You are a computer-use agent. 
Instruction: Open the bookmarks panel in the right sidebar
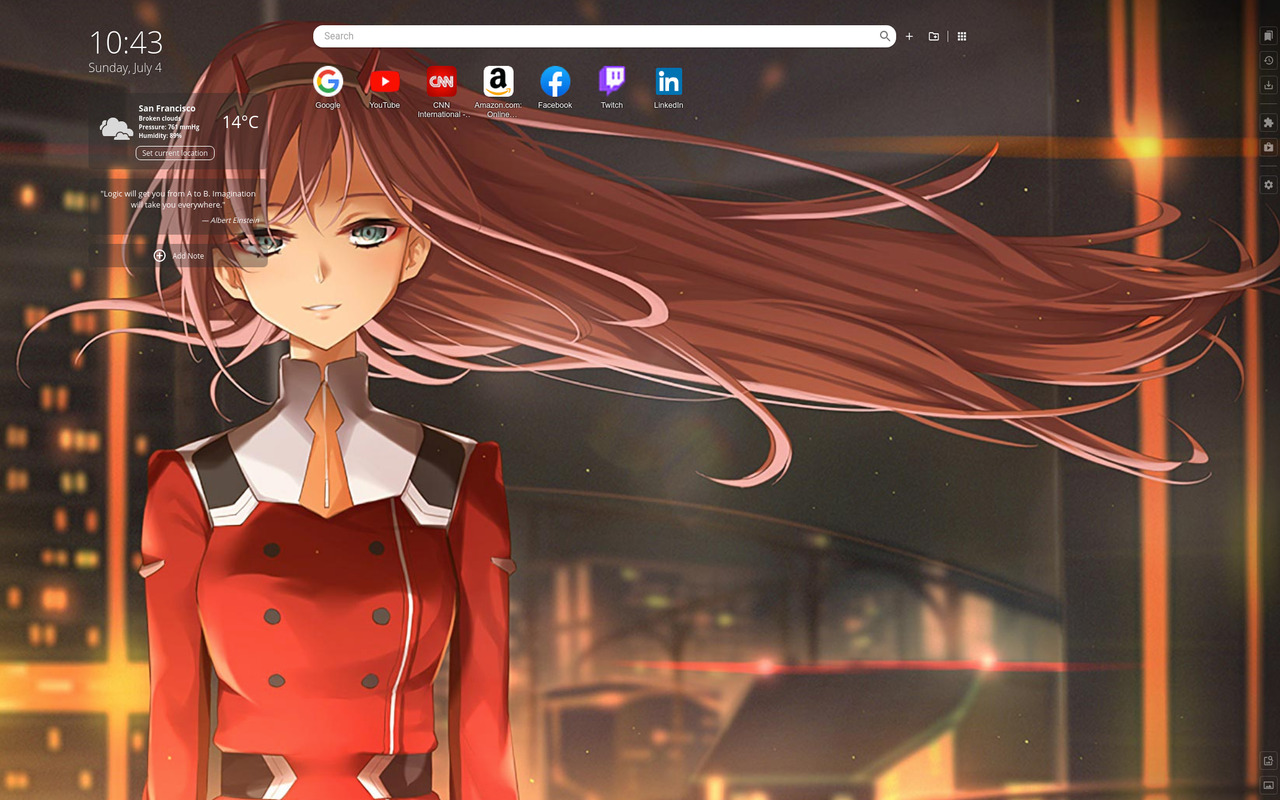point(1268,35)
